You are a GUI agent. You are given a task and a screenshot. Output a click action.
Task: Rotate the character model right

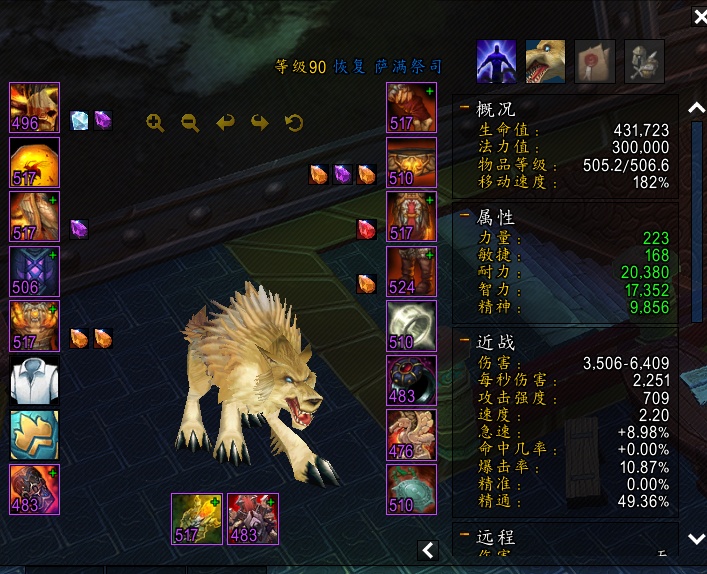pyautogui.click(x=260, y=123)
